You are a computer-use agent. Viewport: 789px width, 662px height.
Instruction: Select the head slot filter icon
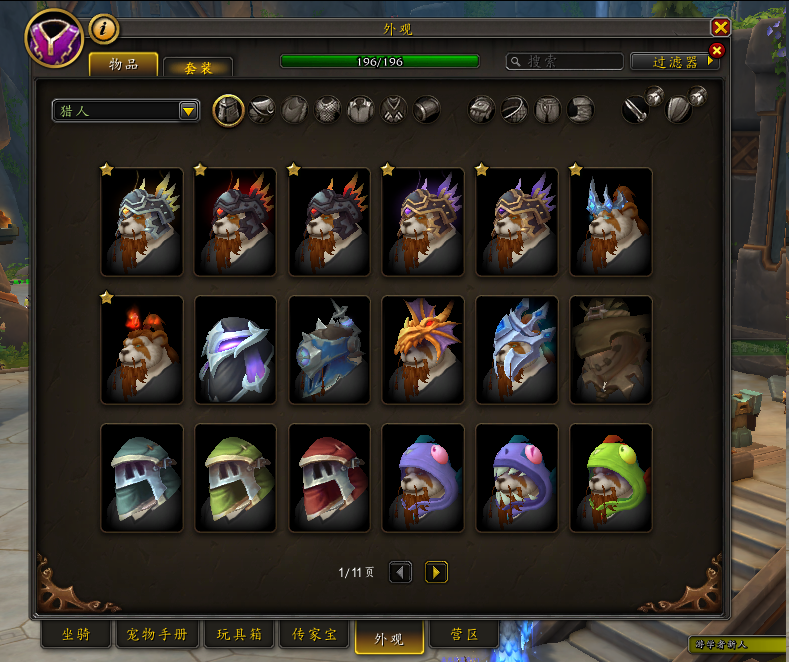[229, 110]
